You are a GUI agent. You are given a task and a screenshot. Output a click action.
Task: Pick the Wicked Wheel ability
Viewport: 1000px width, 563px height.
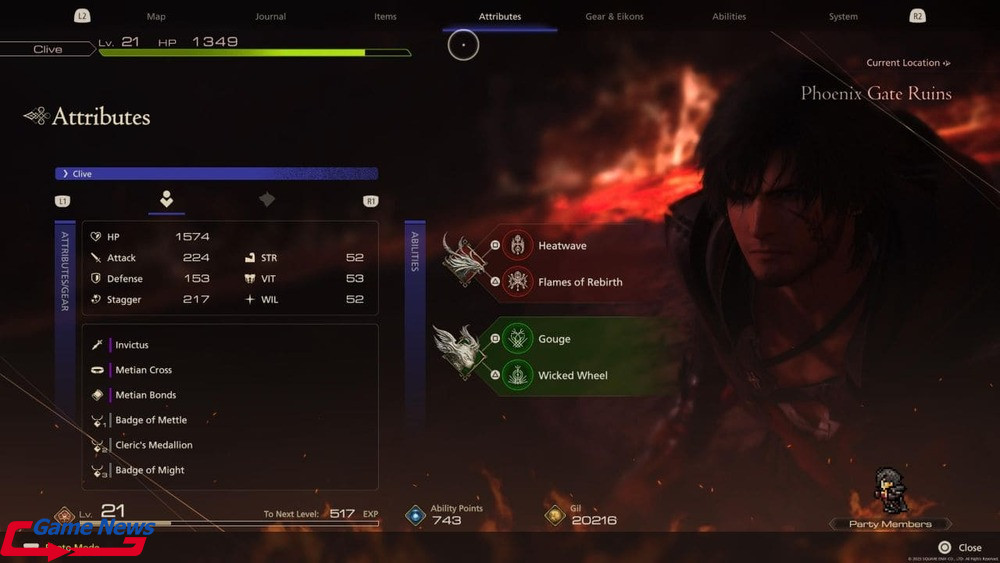(x=572, y=375)
